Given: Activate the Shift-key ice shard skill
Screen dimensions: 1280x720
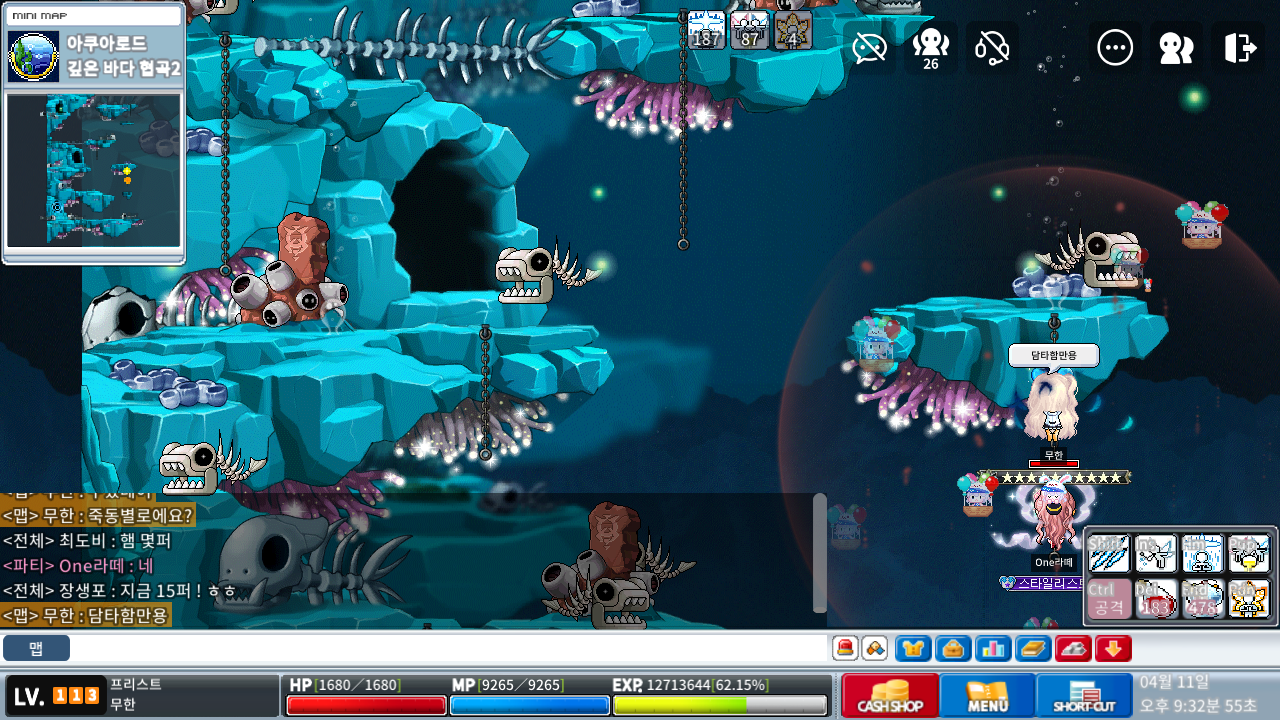Looking at the screenshot, I should pyautogui.click(x=1108, y=553).
